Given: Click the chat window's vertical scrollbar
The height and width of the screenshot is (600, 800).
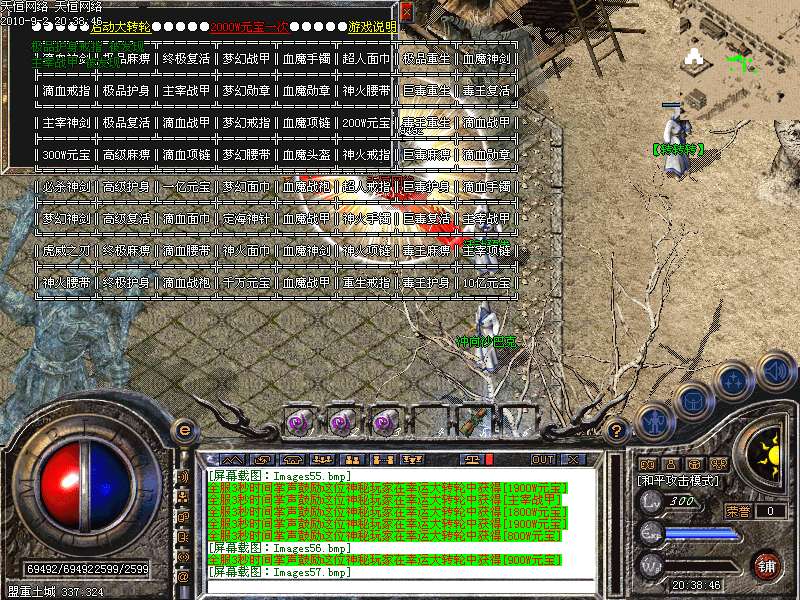Looking at the screenshot, I should point(613,520).
